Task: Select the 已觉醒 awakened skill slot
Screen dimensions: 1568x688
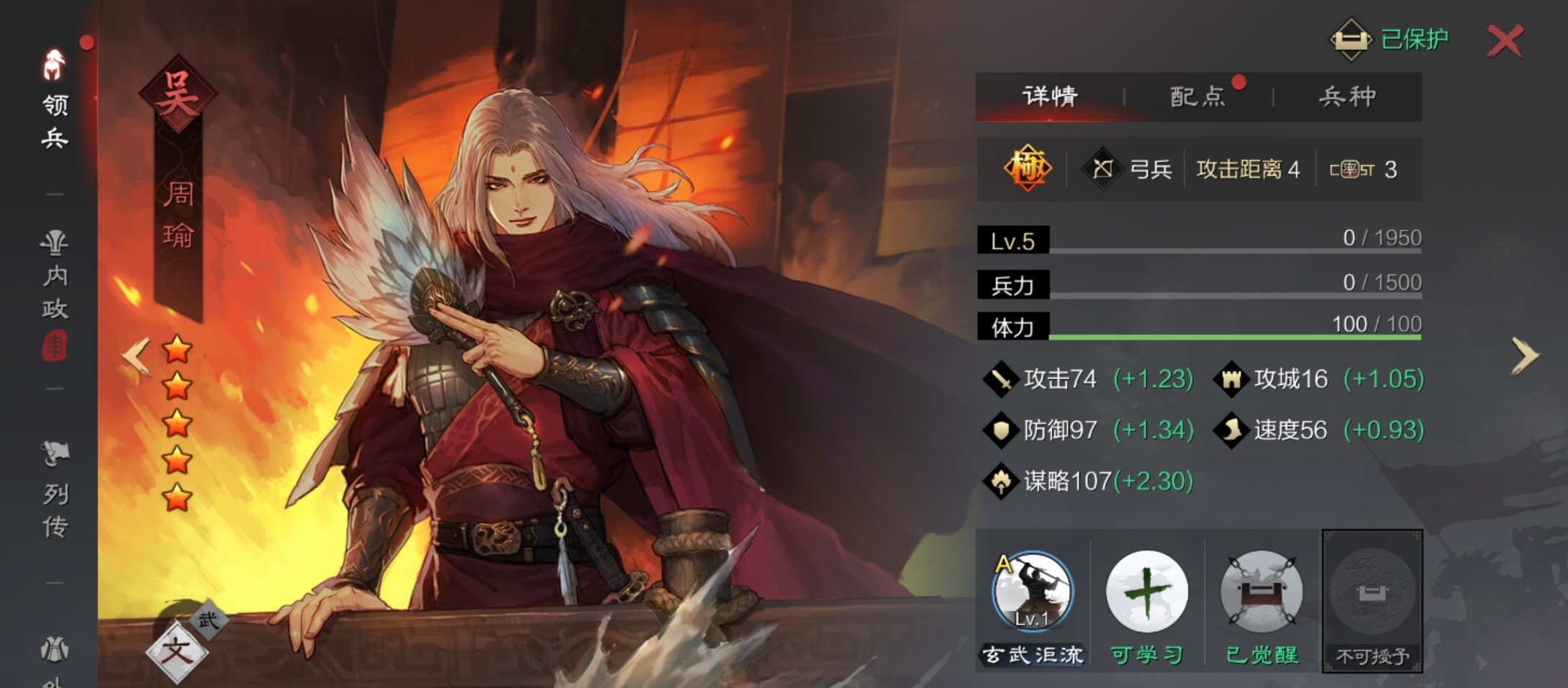Action: coord(1261,592)
